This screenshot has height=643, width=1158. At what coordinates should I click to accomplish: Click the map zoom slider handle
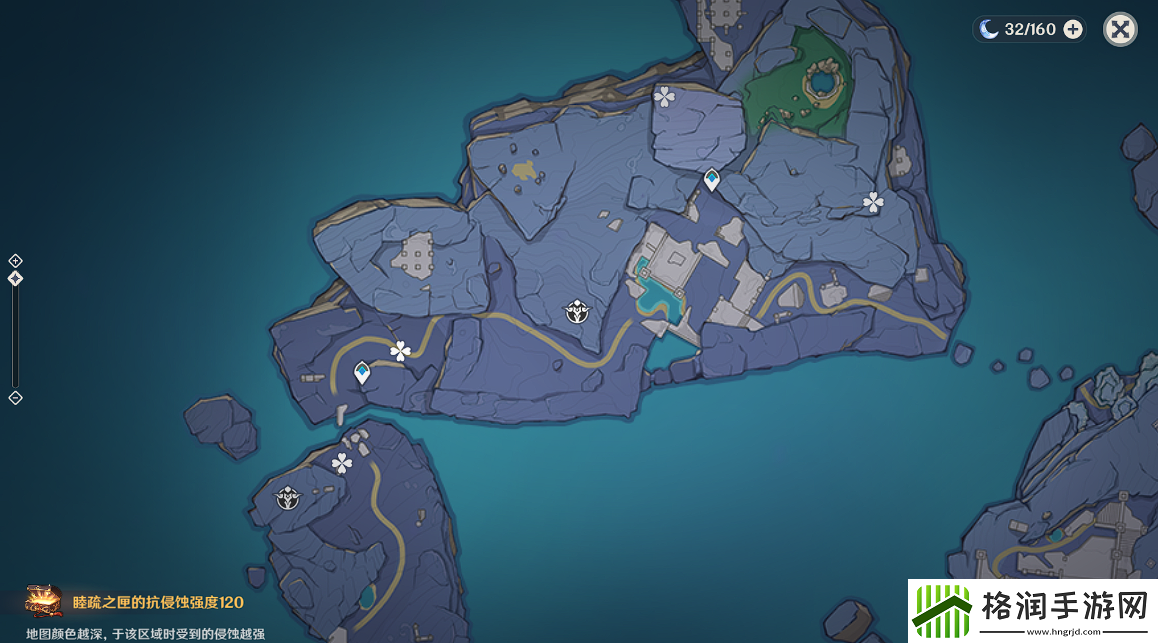15,279
